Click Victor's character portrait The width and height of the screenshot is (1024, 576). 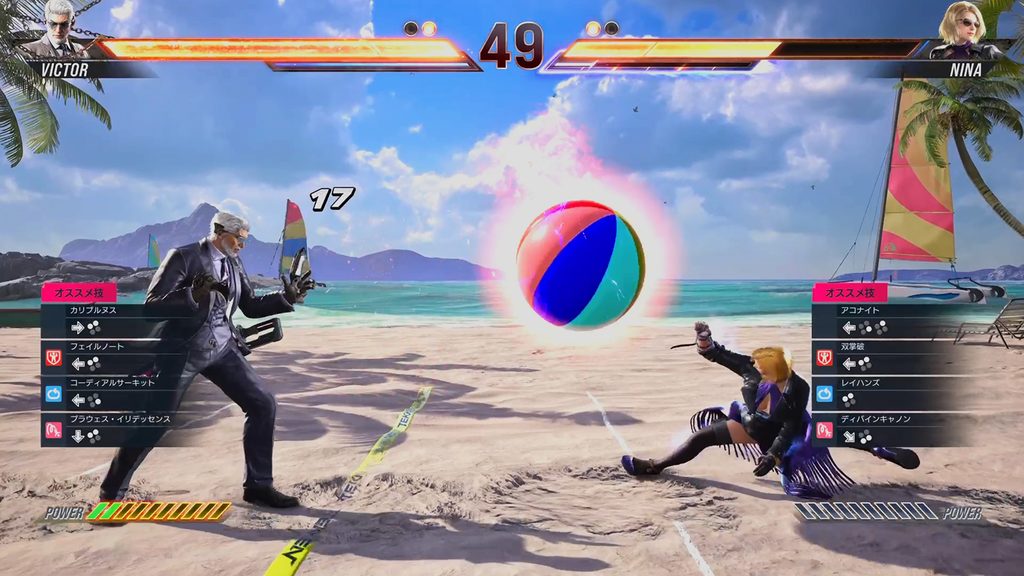click(x=59, y=30)
